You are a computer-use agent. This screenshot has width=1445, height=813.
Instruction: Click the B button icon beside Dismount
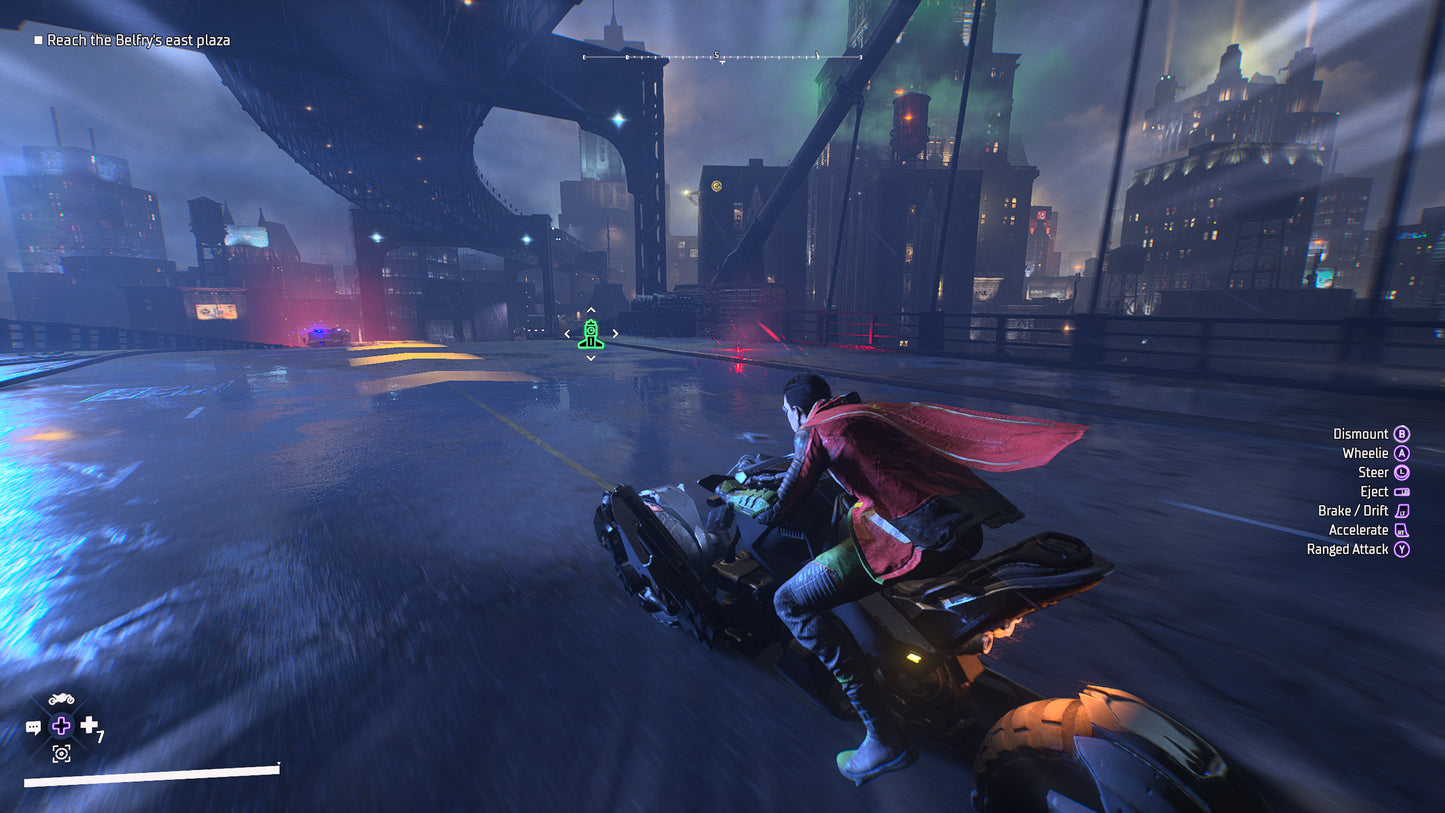click(1401, 433)
